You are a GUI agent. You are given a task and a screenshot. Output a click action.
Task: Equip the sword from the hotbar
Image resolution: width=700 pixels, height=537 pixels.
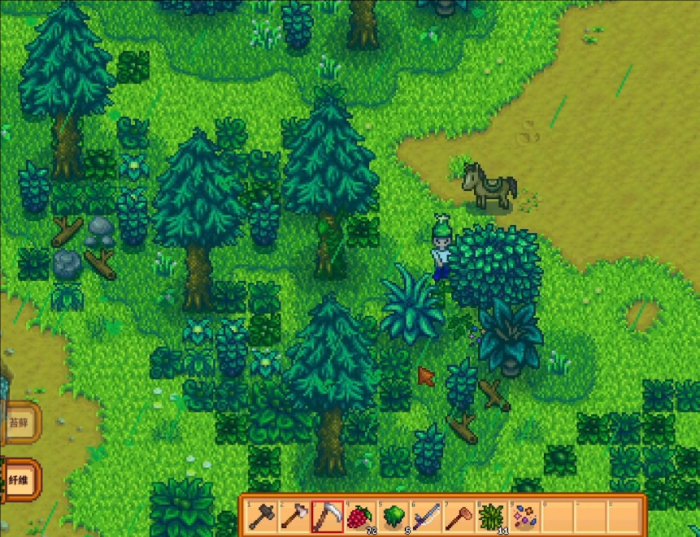point(425,516)
